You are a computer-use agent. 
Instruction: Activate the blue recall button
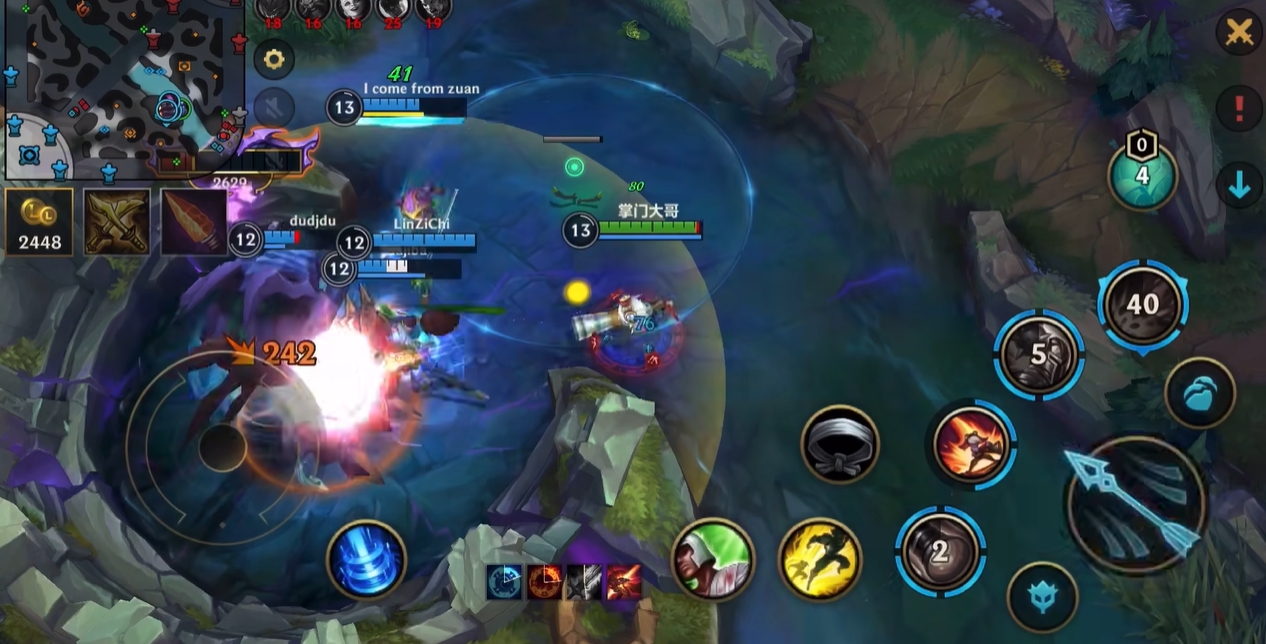pyautogui.click(x=366, y=559)
